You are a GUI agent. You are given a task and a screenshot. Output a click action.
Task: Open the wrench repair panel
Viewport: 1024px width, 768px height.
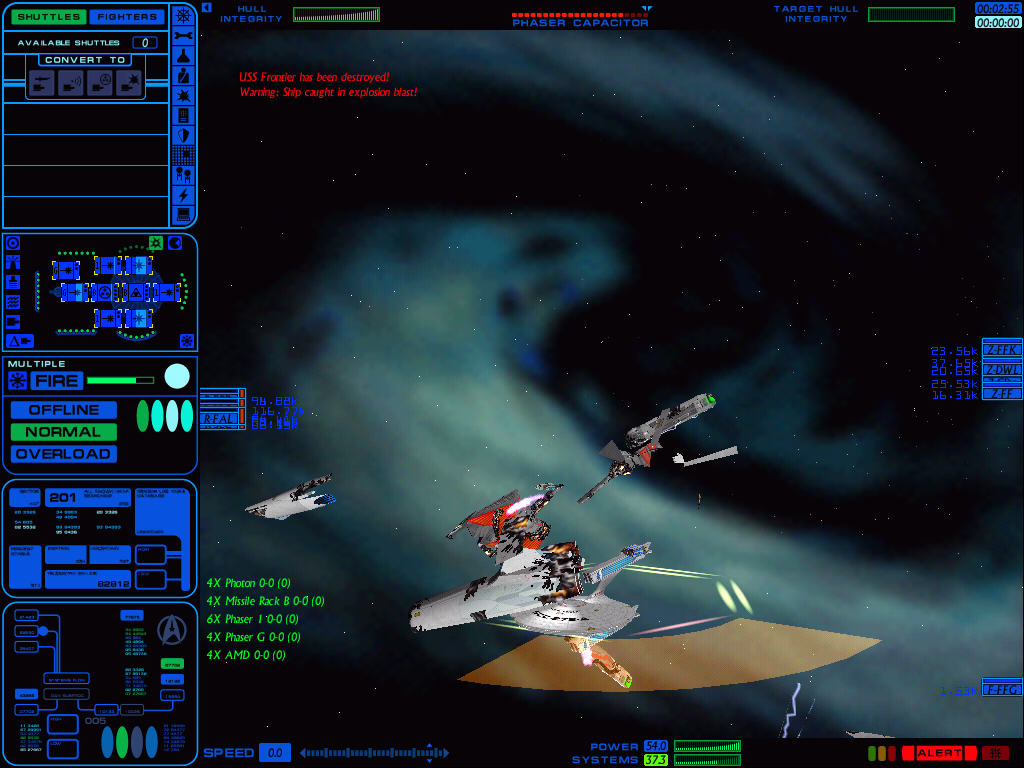(184, 35)
